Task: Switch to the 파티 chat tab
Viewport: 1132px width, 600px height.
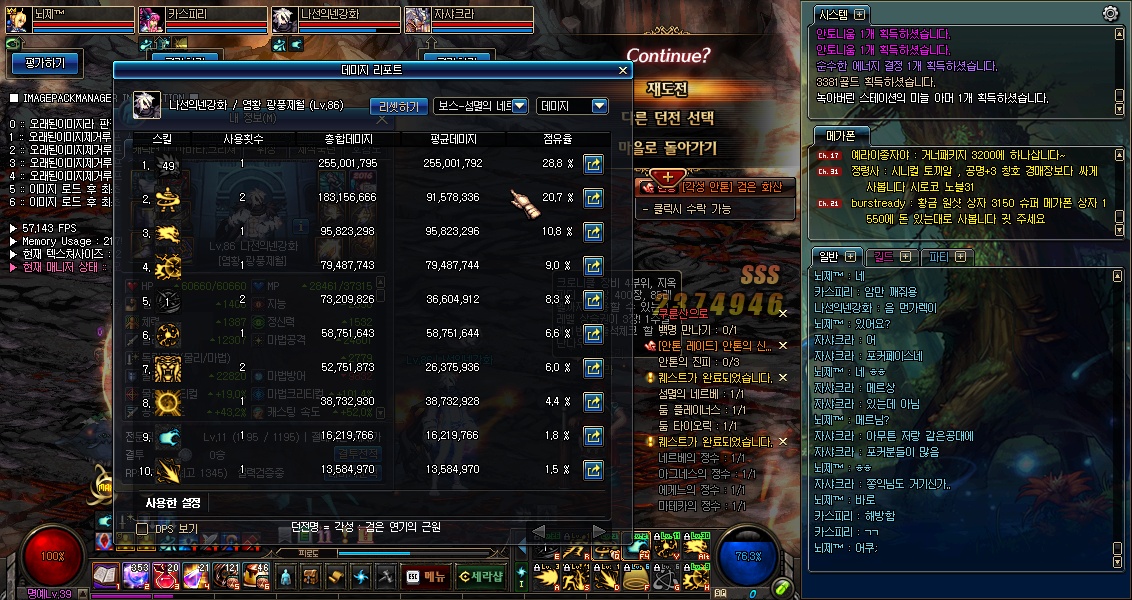Action: (x=942, y=257)
